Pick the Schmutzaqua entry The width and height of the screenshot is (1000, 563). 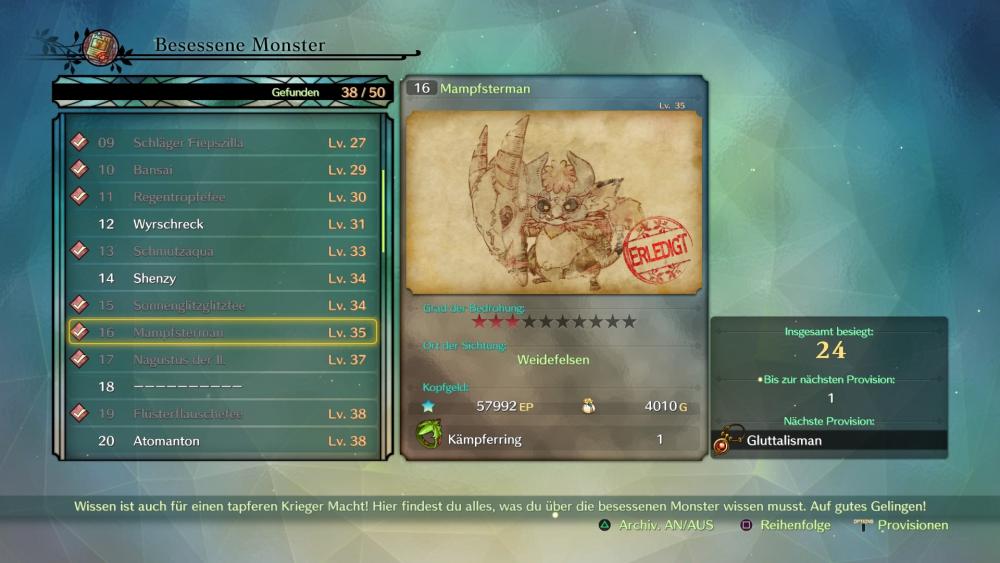point(222,251)
